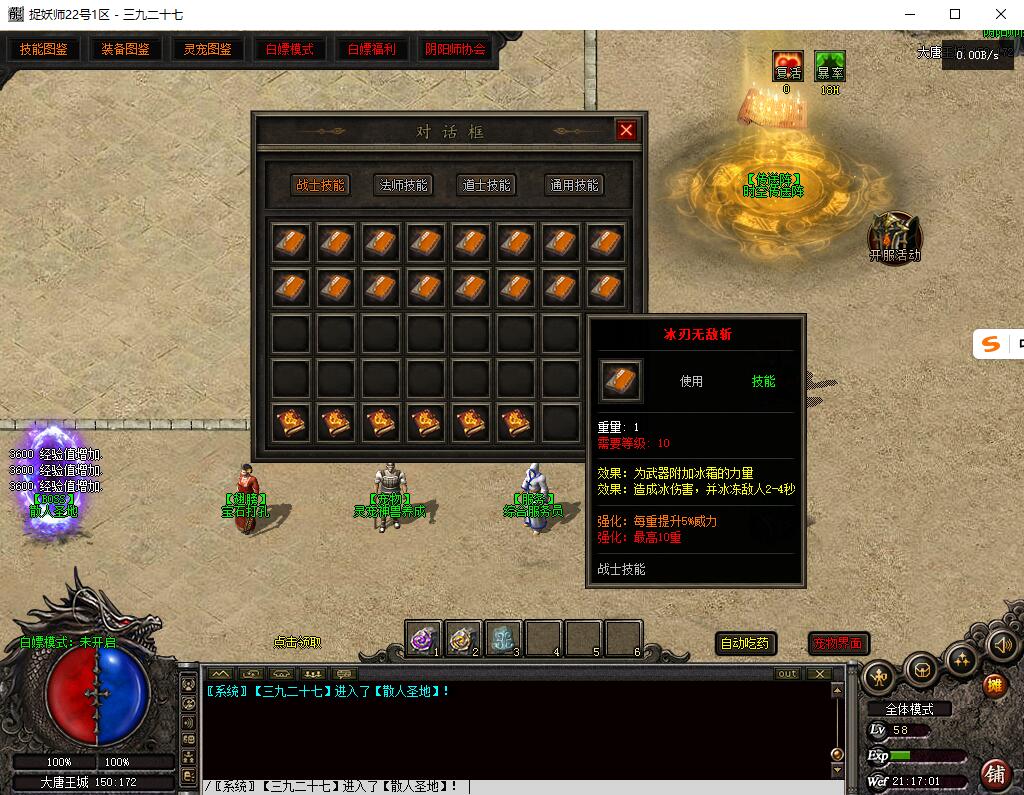
Task: Open the 阴阳师协会 menu
Action: (455, 49)
